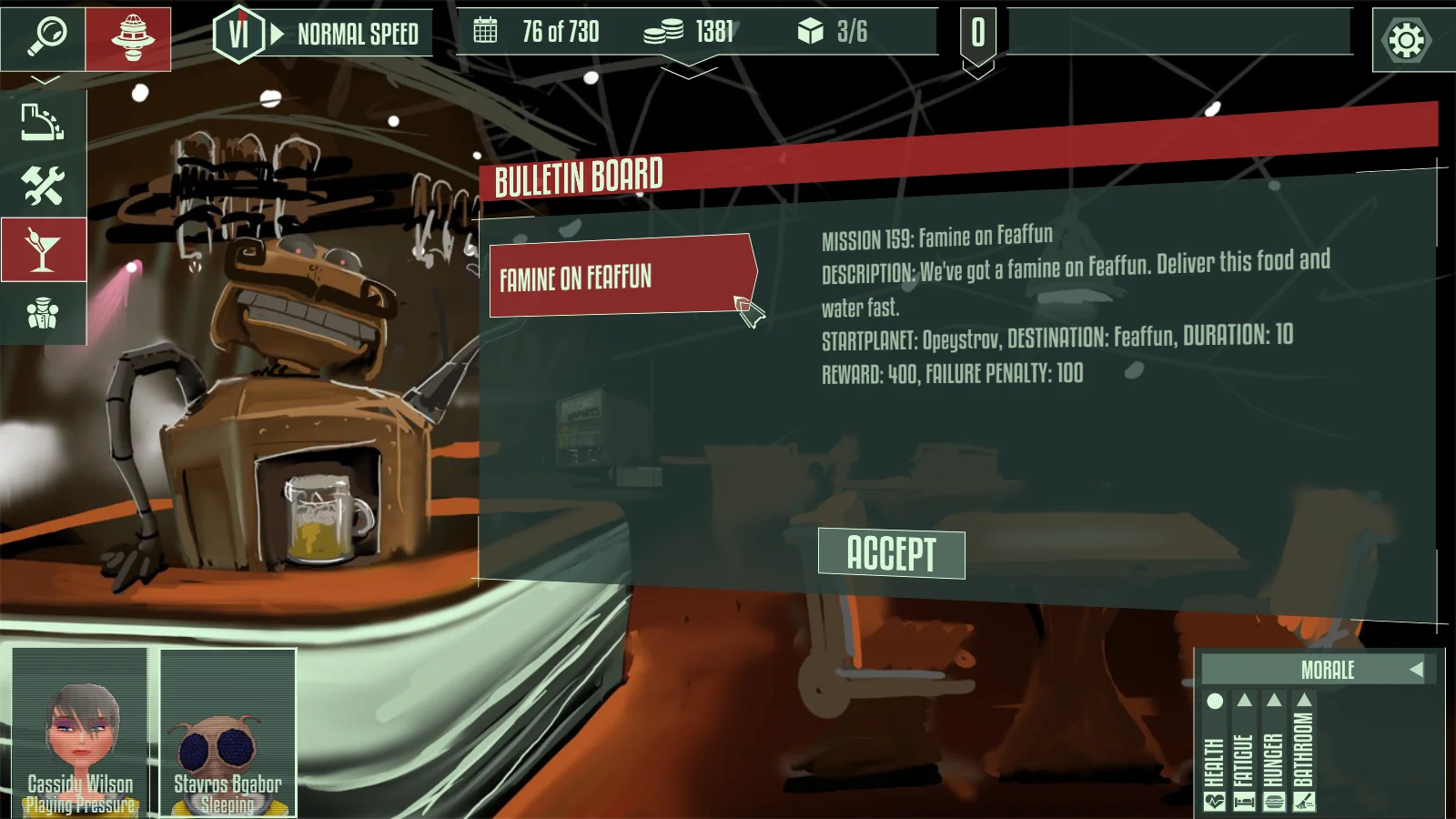
Task: Click the magnifying glass search icon
Action: 44,37
